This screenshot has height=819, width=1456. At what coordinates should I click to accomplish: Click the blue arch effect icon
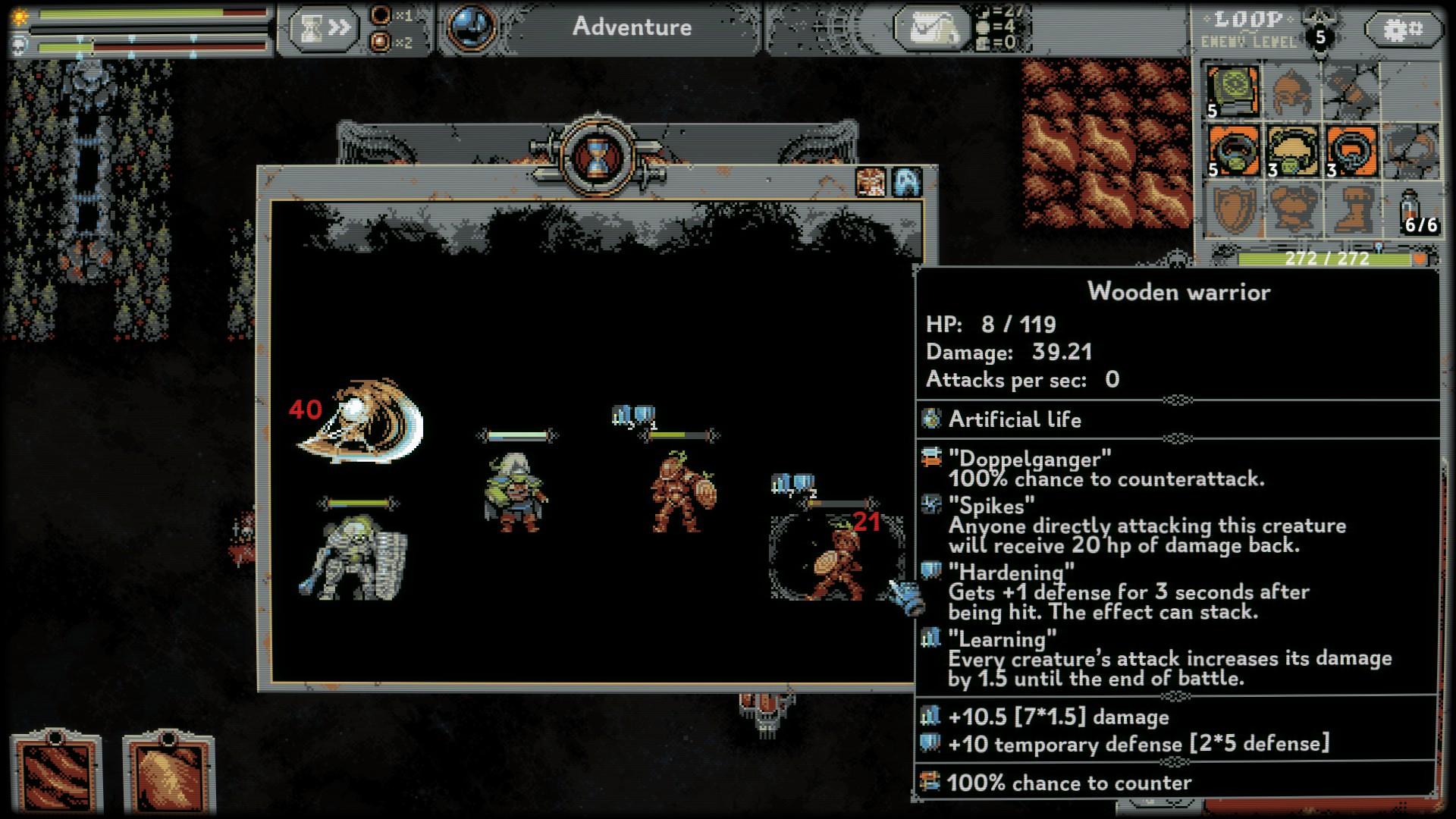[x=907, y=183]
